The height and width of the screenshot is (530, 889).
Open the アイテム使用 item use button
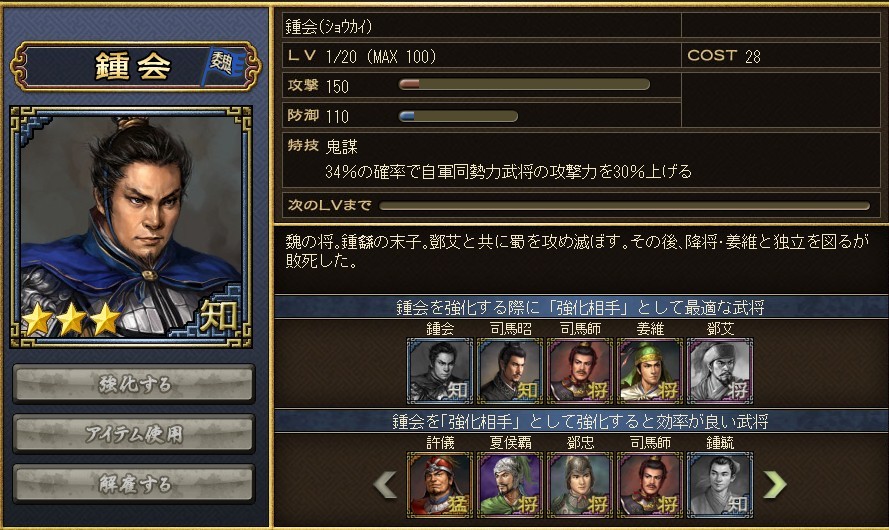(134, 434)
